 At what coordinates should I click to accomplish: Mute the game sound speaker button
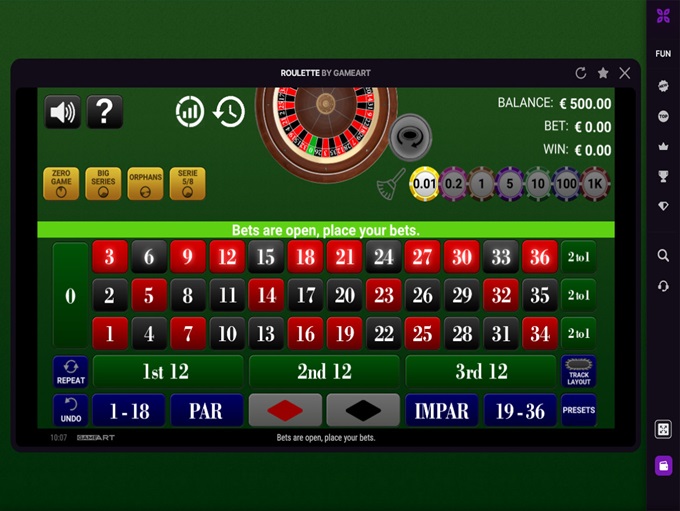coord(62,112)
